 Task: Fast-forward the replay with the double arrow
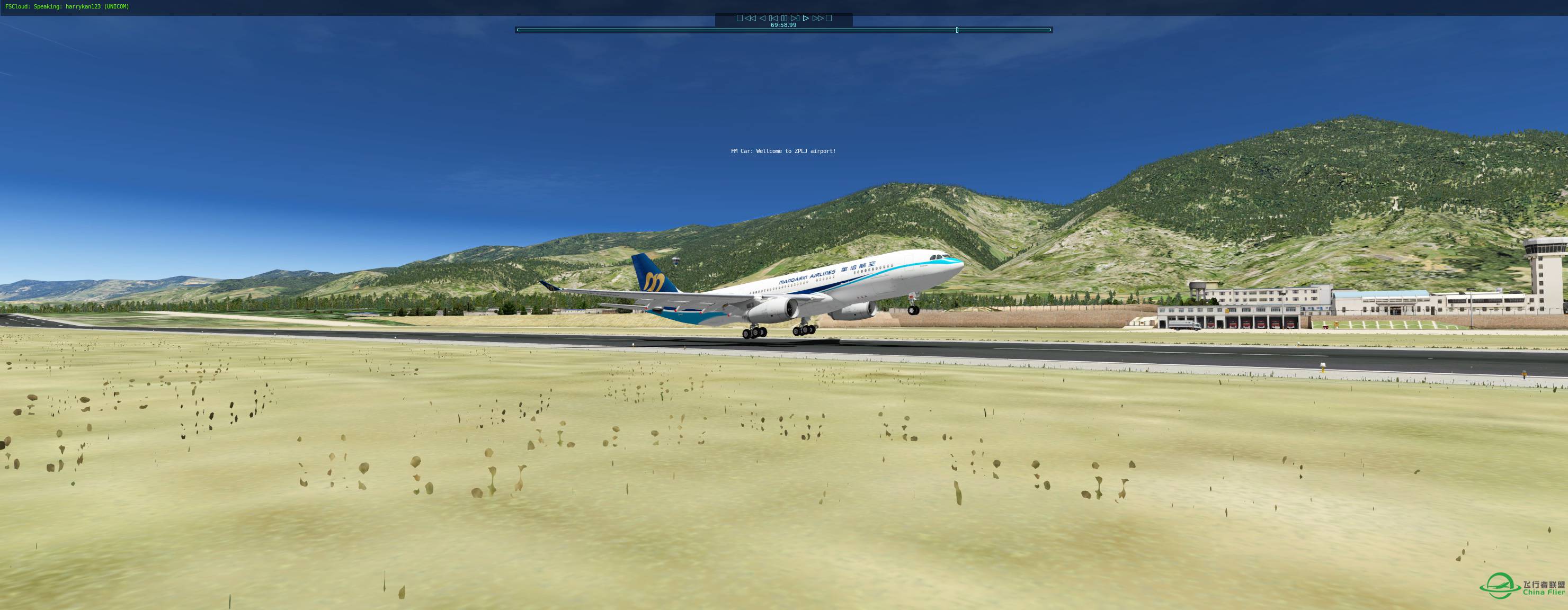pos(817,18)
